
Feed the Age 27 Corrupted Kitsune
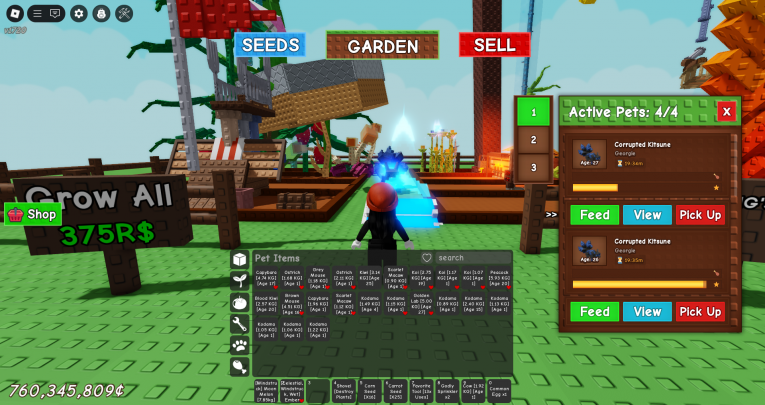[594, 215]
